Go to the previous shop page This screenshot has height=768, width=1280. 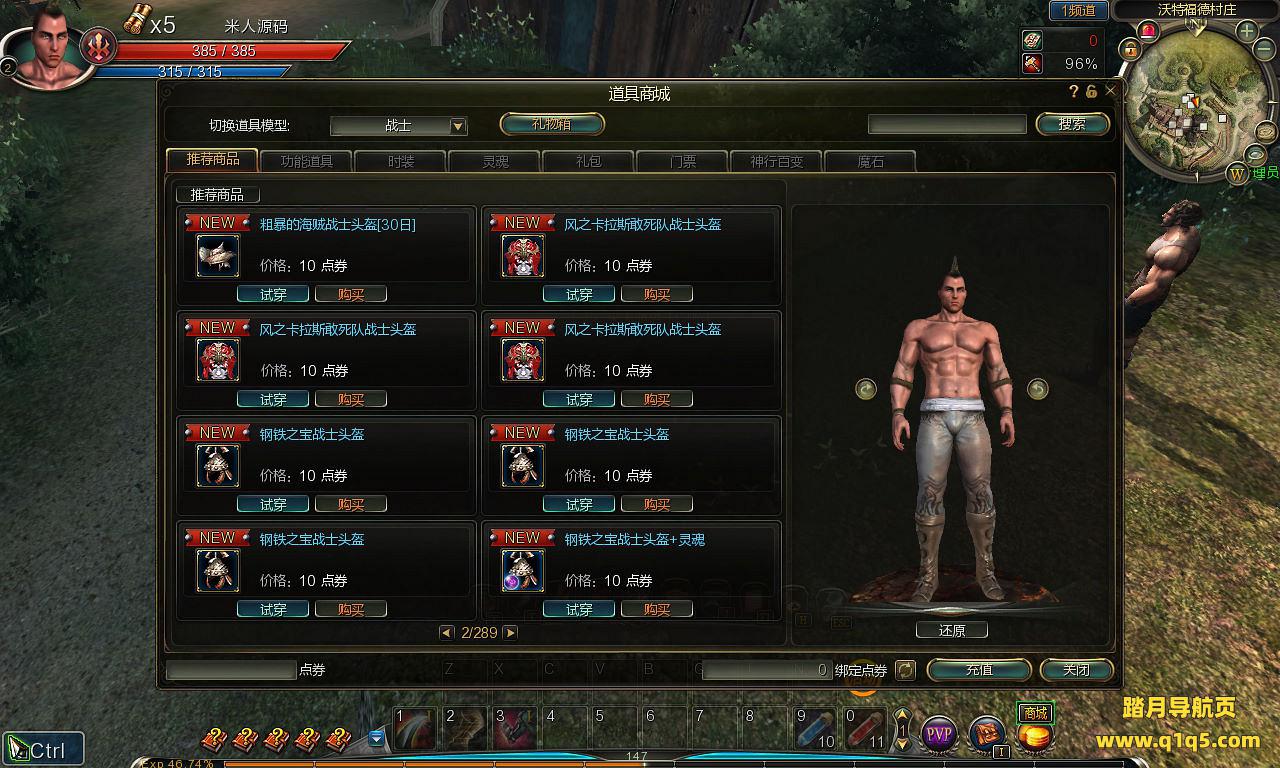point(447,633)
